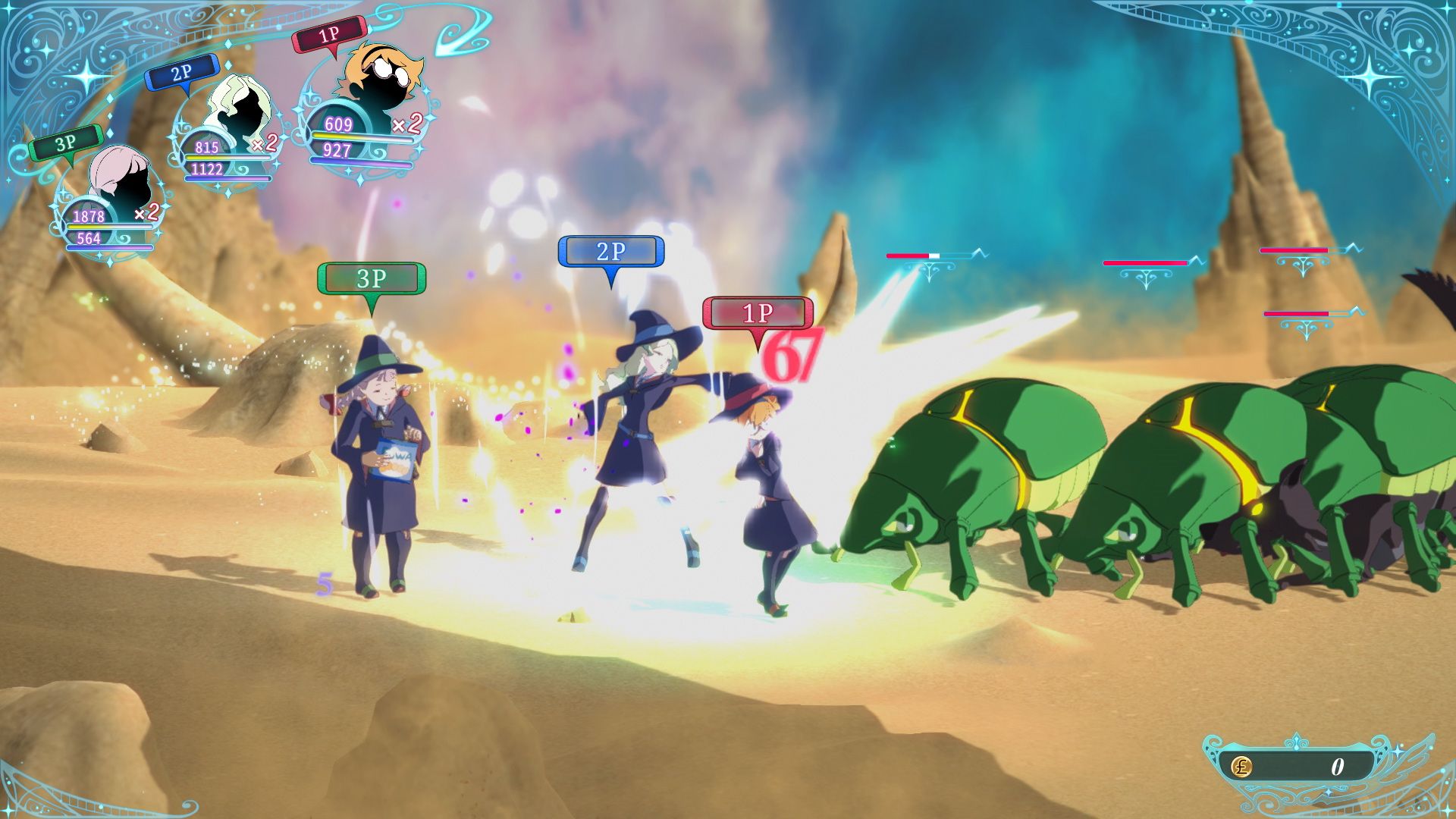Viewport: 1456px width, 819px height.
Task: Select the blue 2P tag above the center witch
Action: click(x=611, y=250)
